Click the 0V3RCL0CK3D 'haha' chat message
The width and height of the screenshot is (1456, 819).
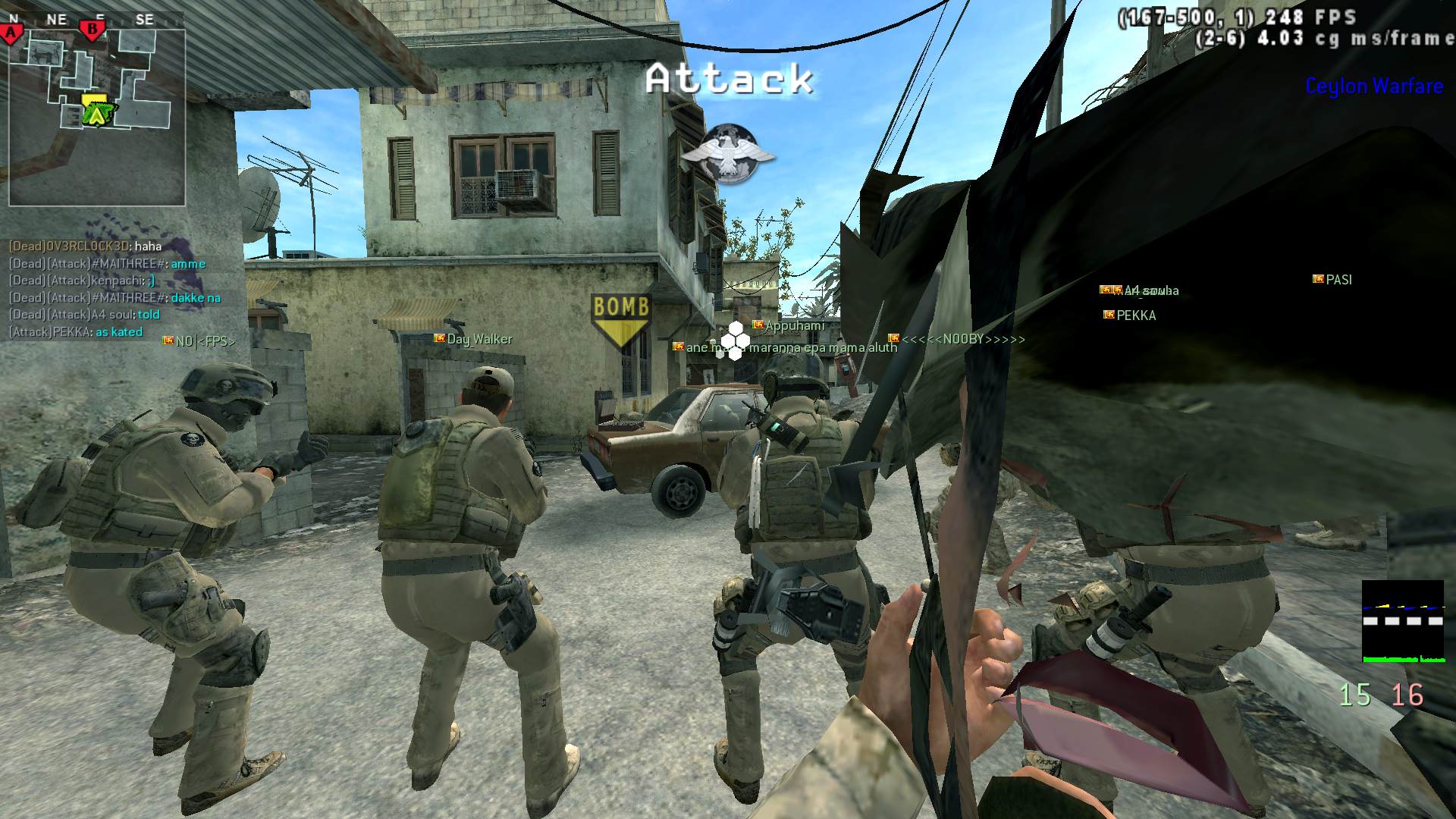85,246
